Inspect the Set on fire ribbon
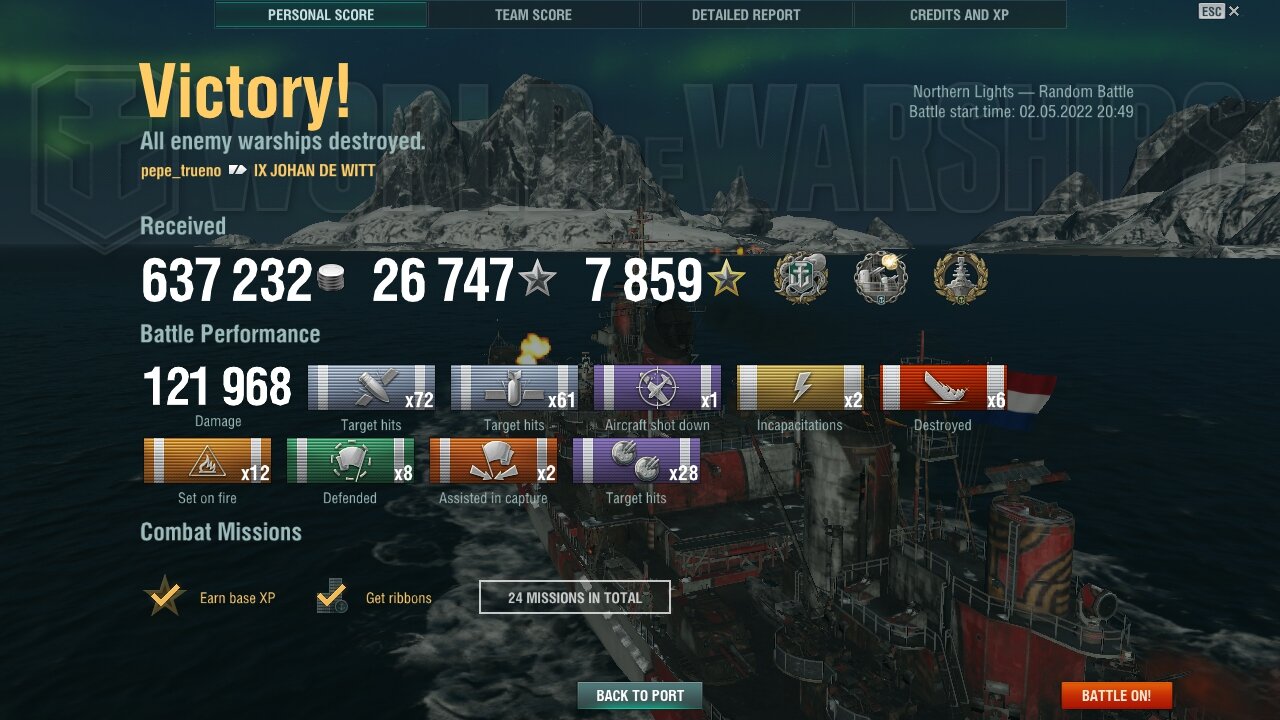This screenshot has height=720, width=1280. click(208, 461)
